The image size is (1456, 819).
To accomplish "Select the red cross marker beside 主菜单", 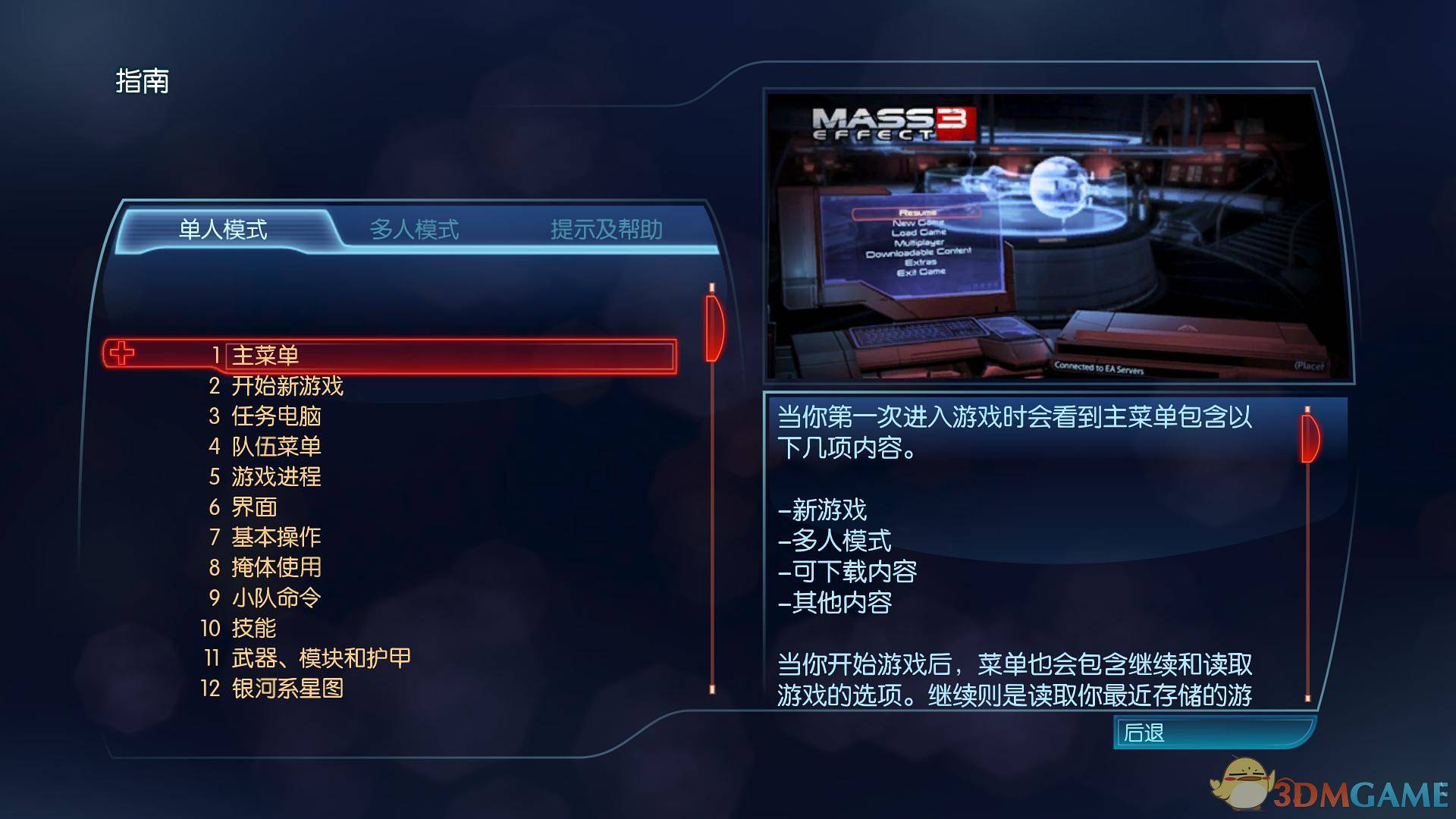I will [121, 353].
